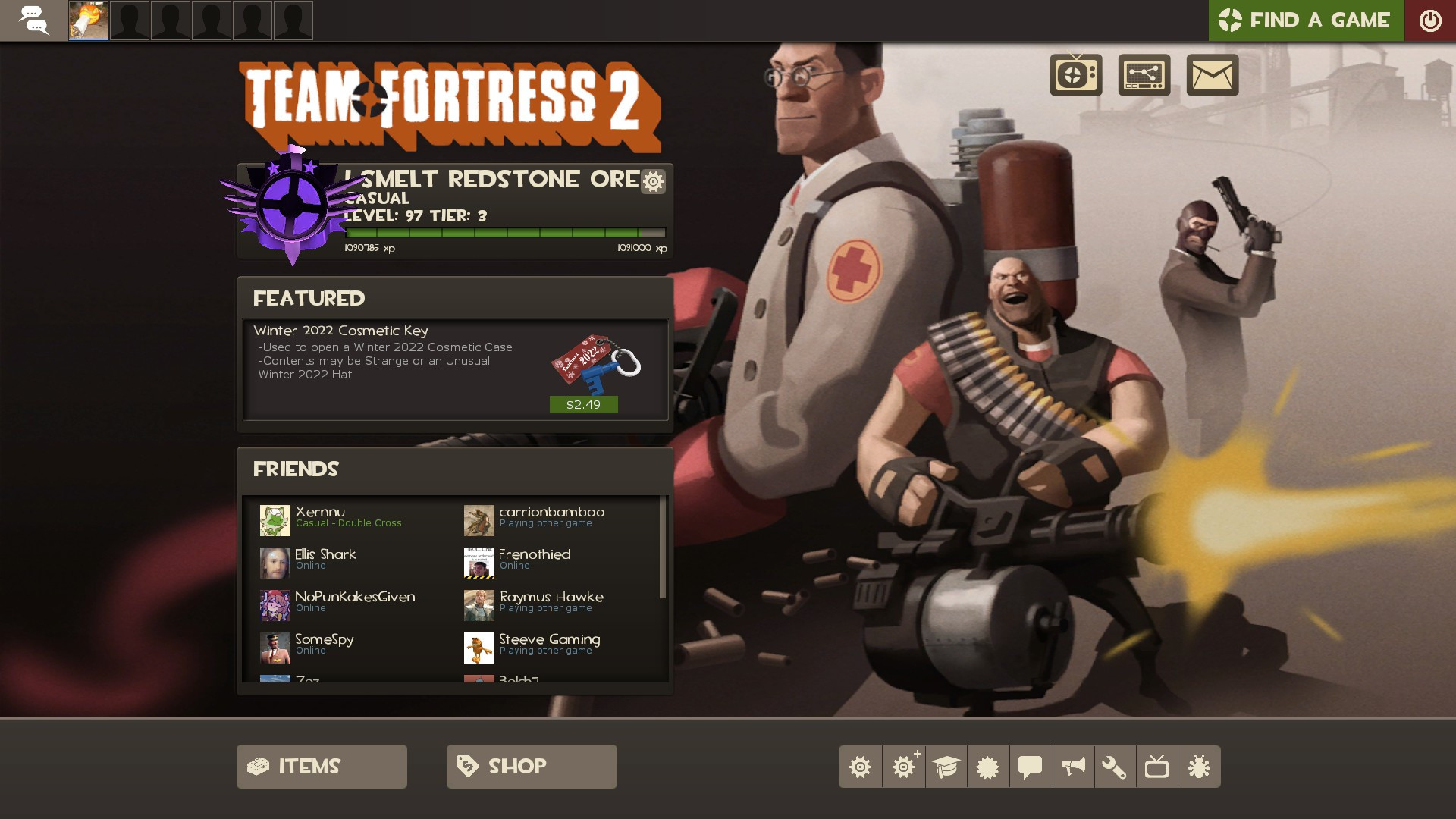The height and width of the screenshot is (819, 1456).
Task: Check notifications via envelope icon
Action: 1211,76
